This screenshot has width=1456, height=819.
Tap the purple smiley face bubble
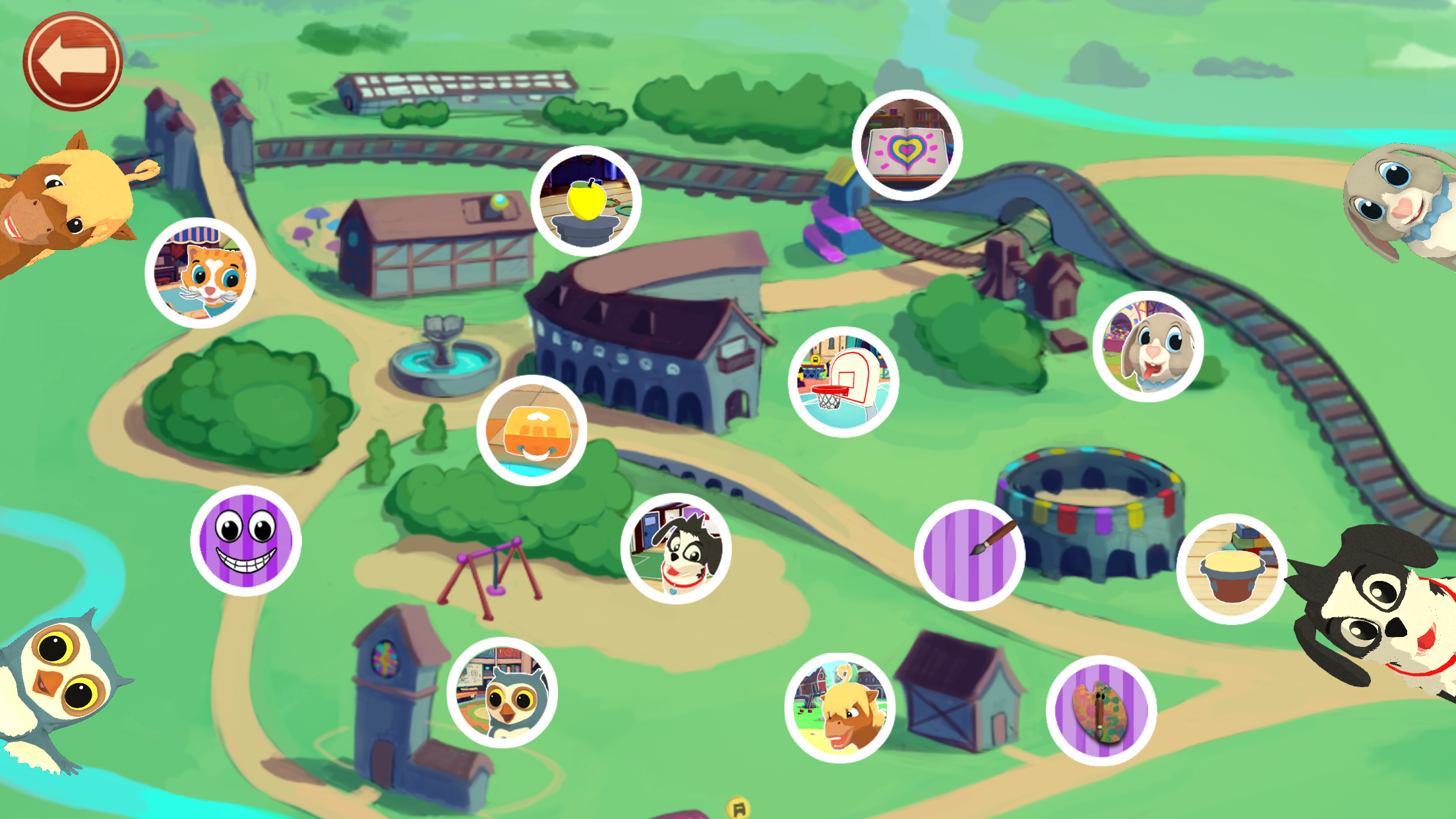[246, 541]
